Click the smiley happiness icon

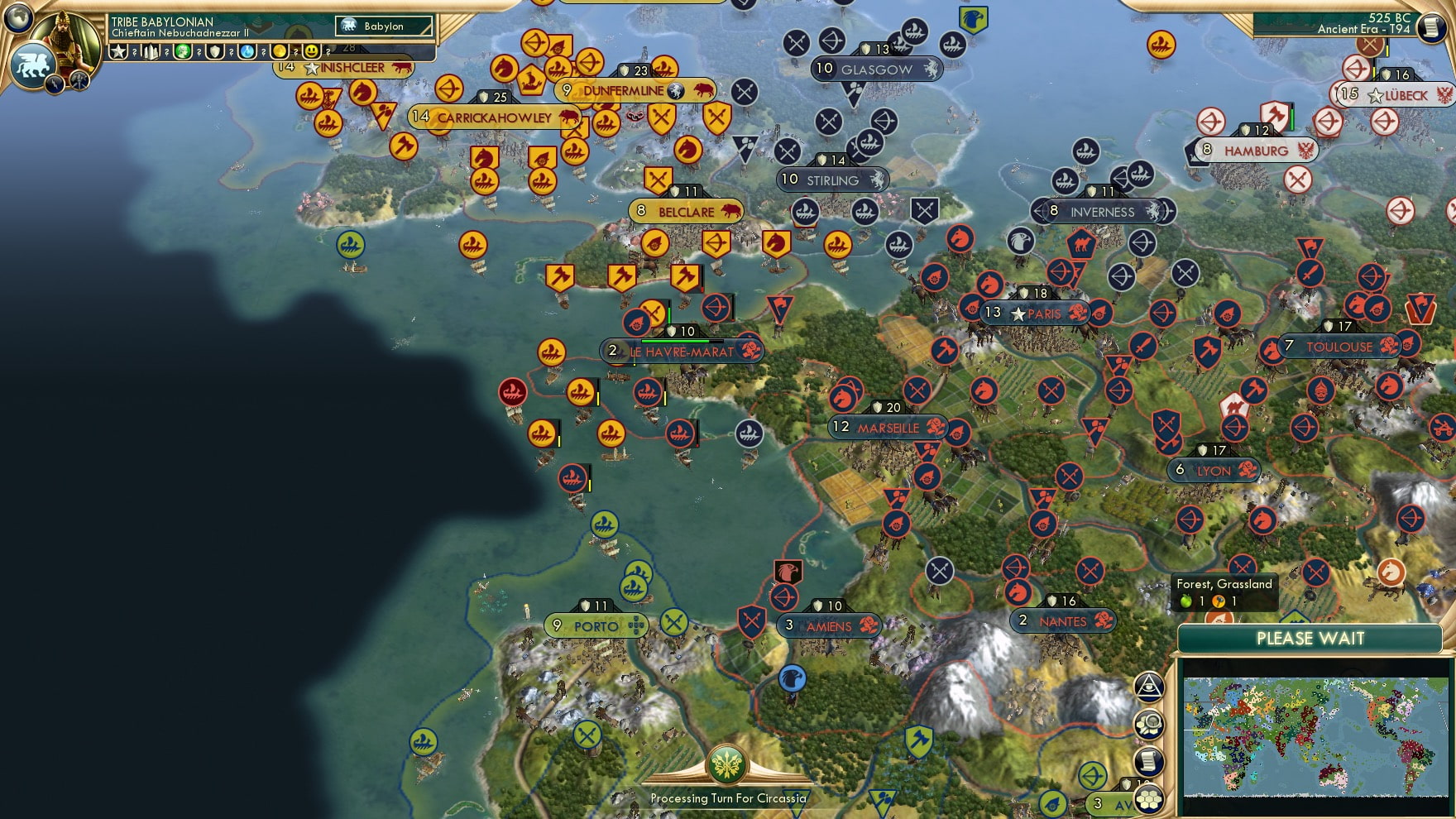point(310,53)
